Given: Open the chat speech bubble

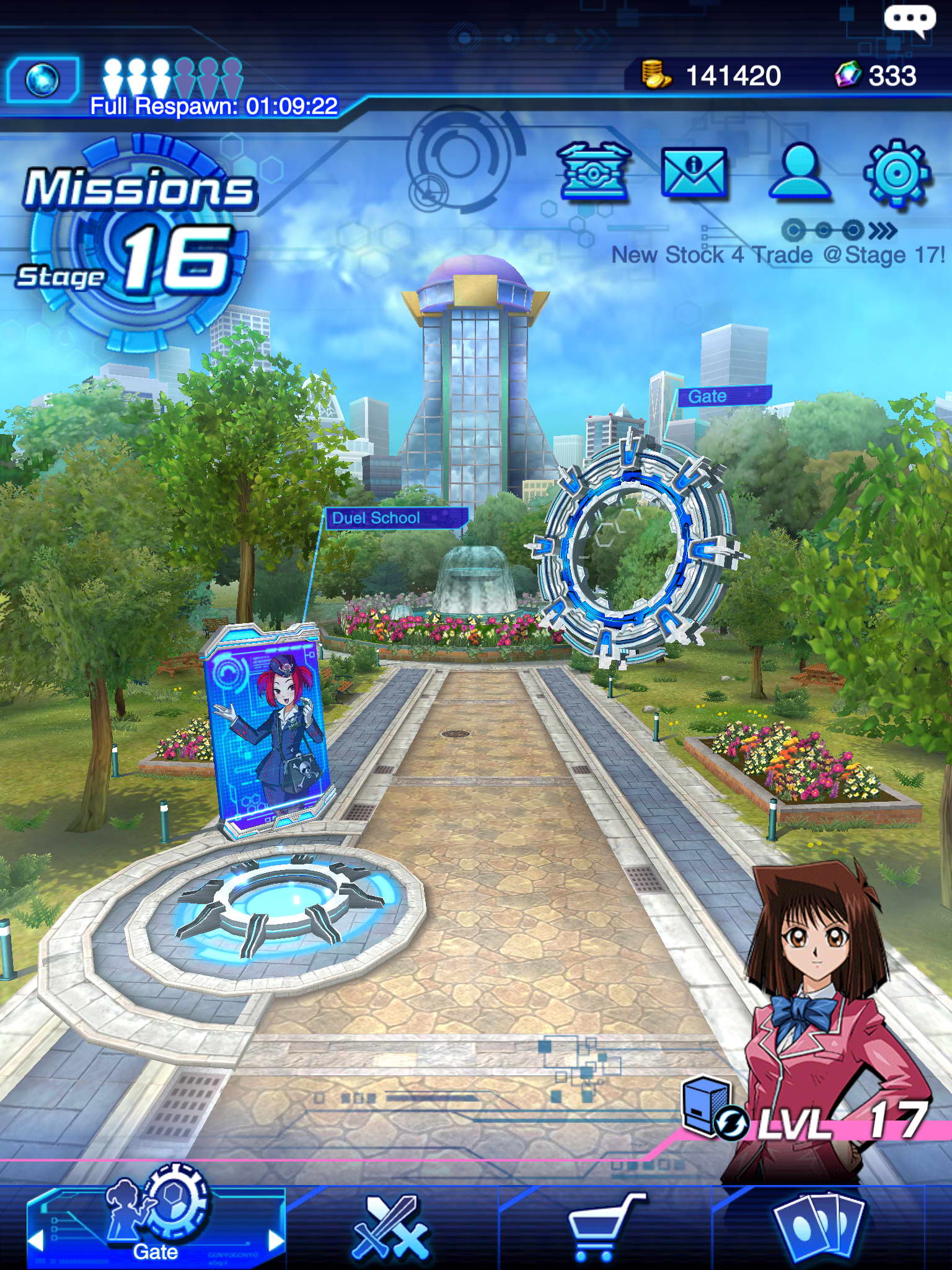Looking at the screenshot, I should [909, 20].
